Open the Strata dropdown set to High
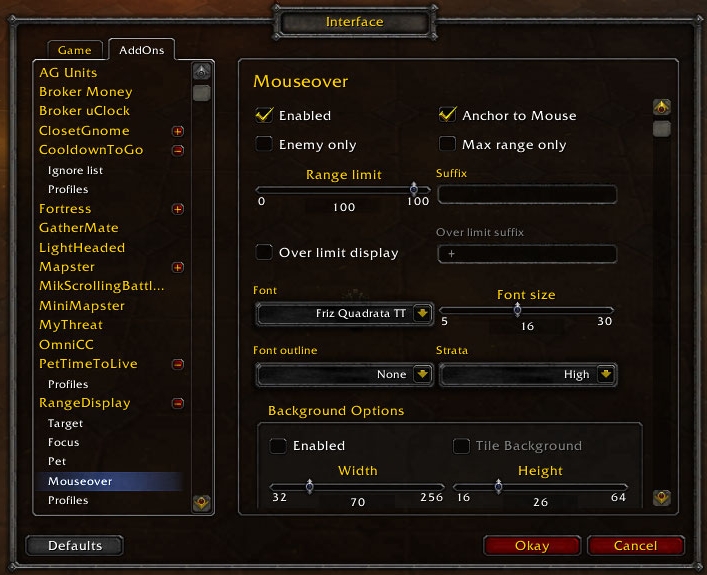This screenshot has height=575, width=707. [x=606, y=374]
